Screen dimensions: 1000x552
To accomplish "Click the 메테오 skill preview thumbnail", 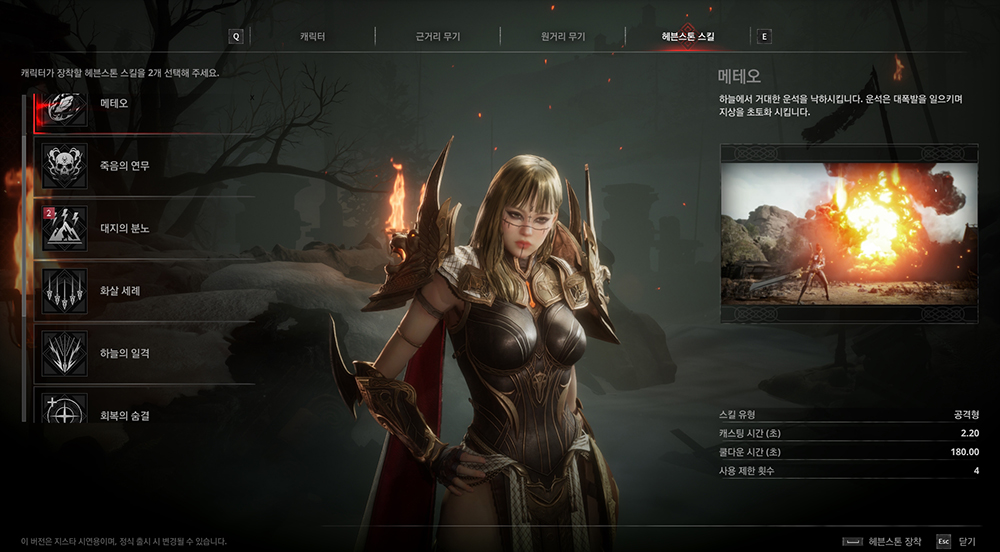I will click(x=848, y=231).
